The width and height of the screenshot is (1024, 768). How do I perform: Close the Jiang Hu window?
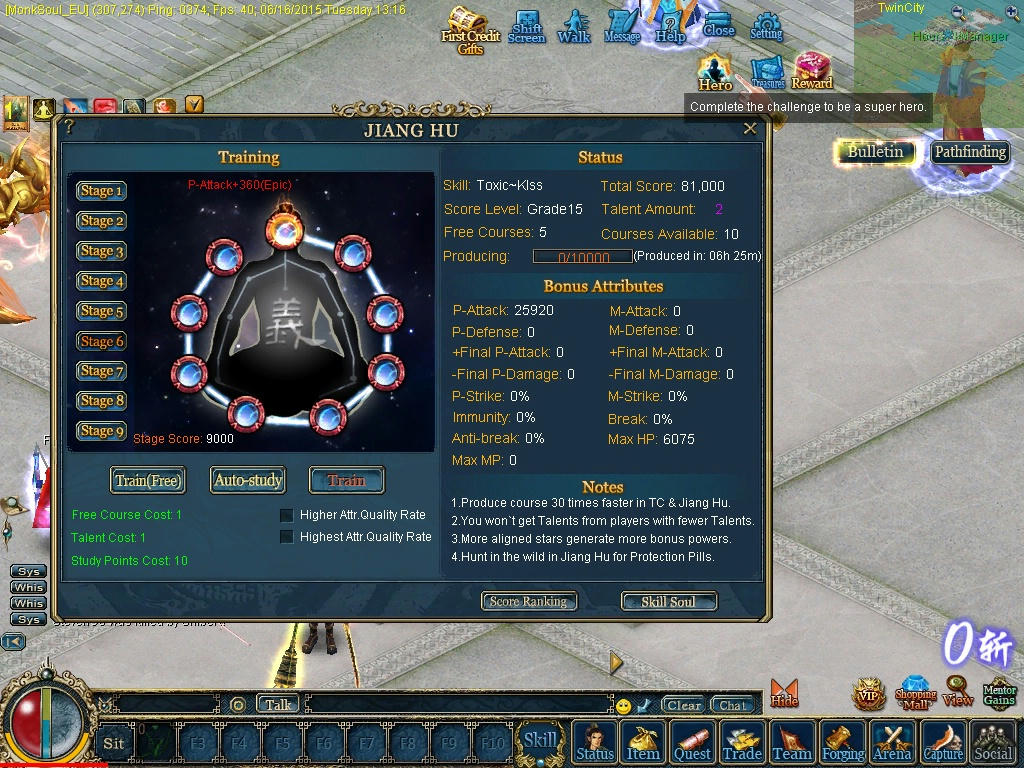(x=750, y=129)
